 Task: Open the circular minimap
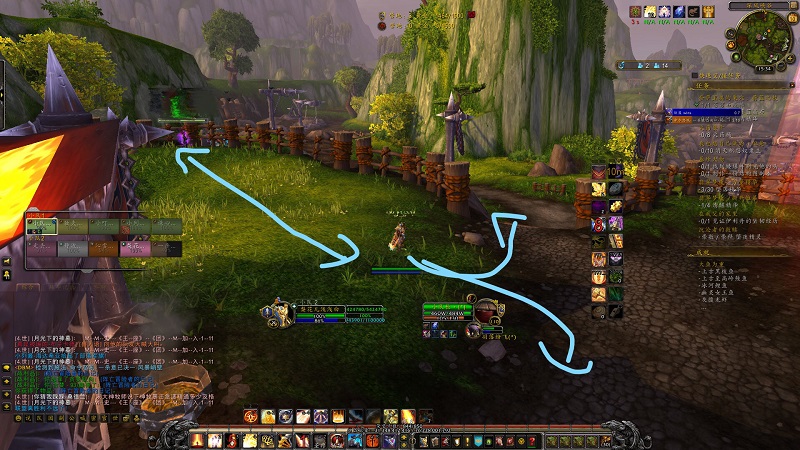tap(763, 39)
